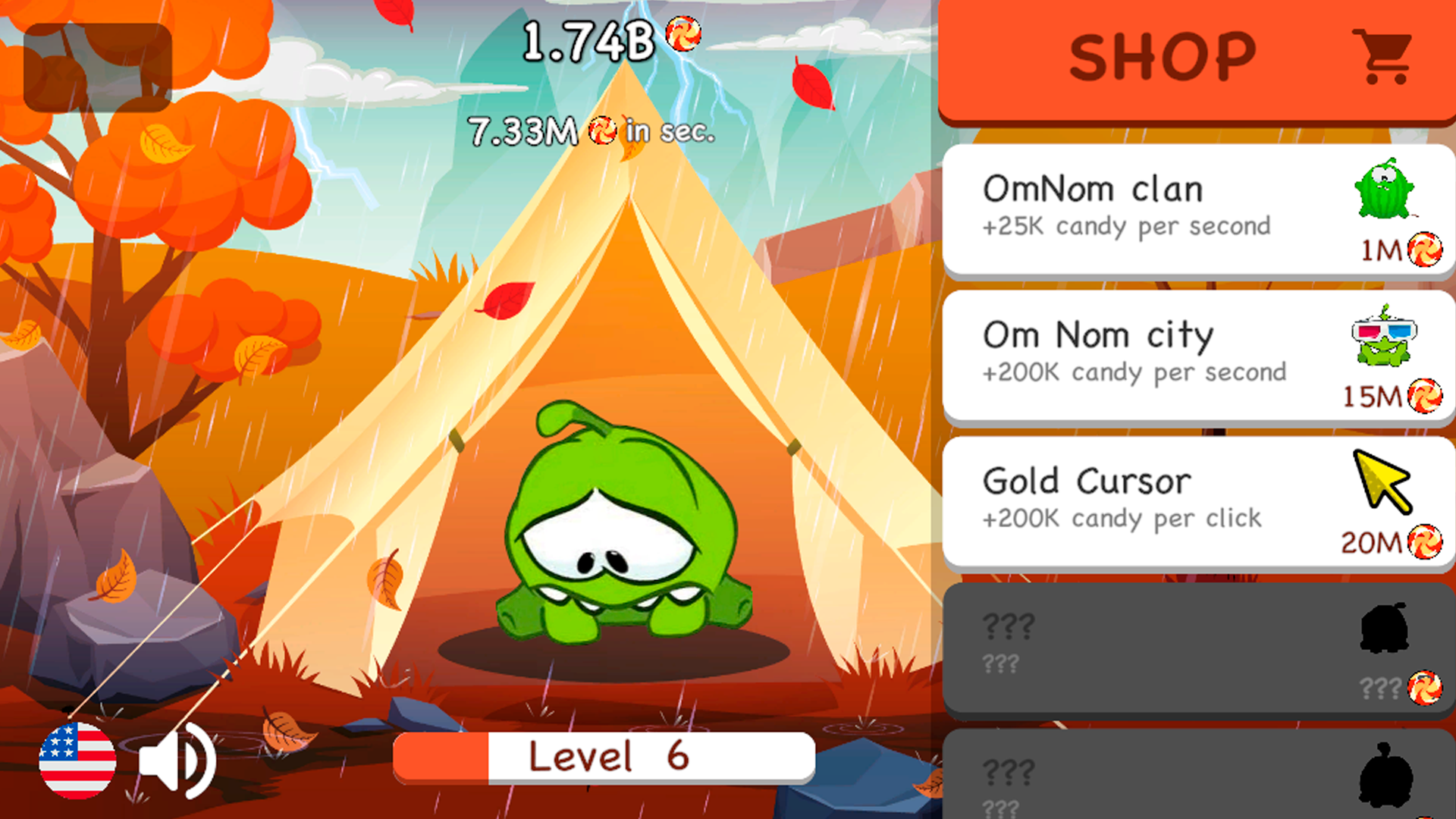Mute the game sound with the speaker icon
Screen dimensions: 1456x819
click(179, 759)
